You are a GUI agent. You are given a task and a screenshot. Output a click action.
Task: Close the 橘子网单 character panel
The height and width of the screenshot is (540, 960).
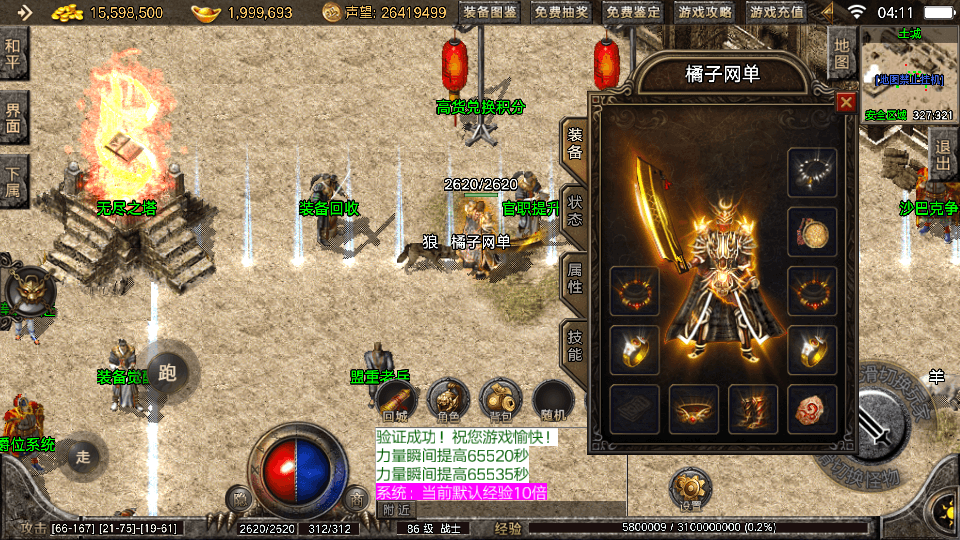click(x=846, y=102)
